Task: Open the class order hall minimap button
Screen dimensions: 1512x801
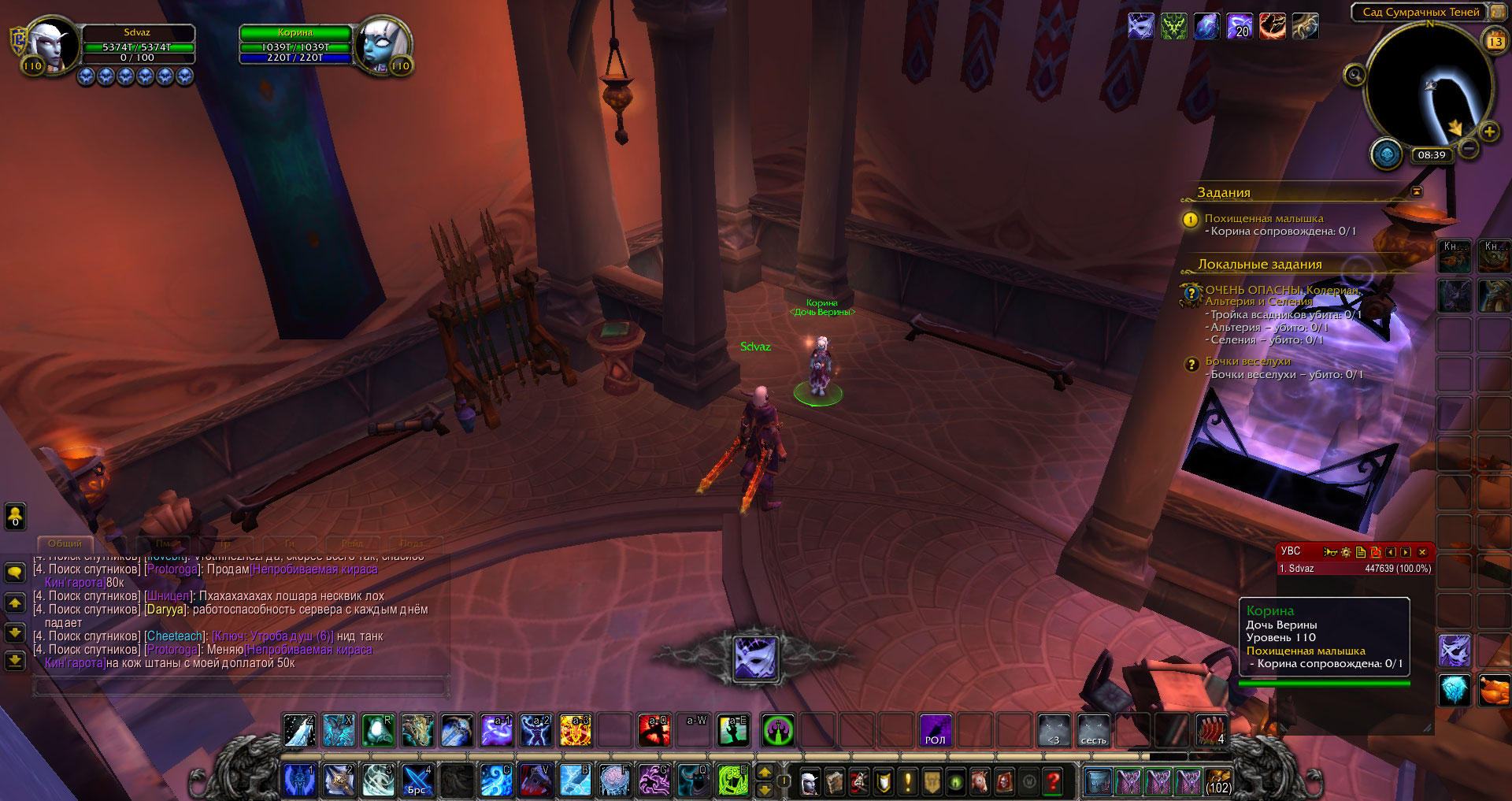Action: click(x=1387, y=154)
